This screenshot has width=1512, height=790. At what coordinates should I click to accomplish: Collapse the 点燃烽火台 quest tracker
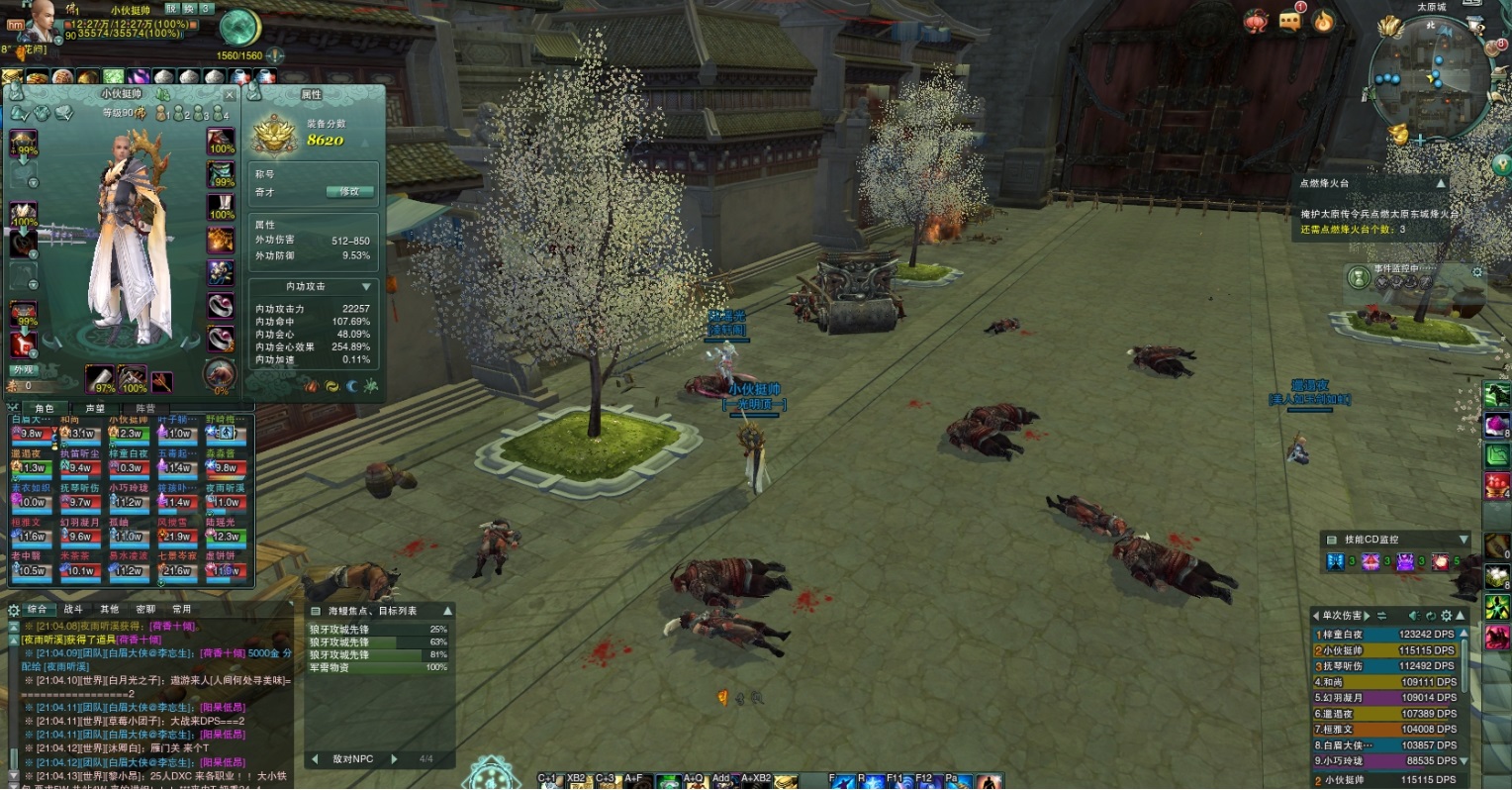tap(1441, 183)
